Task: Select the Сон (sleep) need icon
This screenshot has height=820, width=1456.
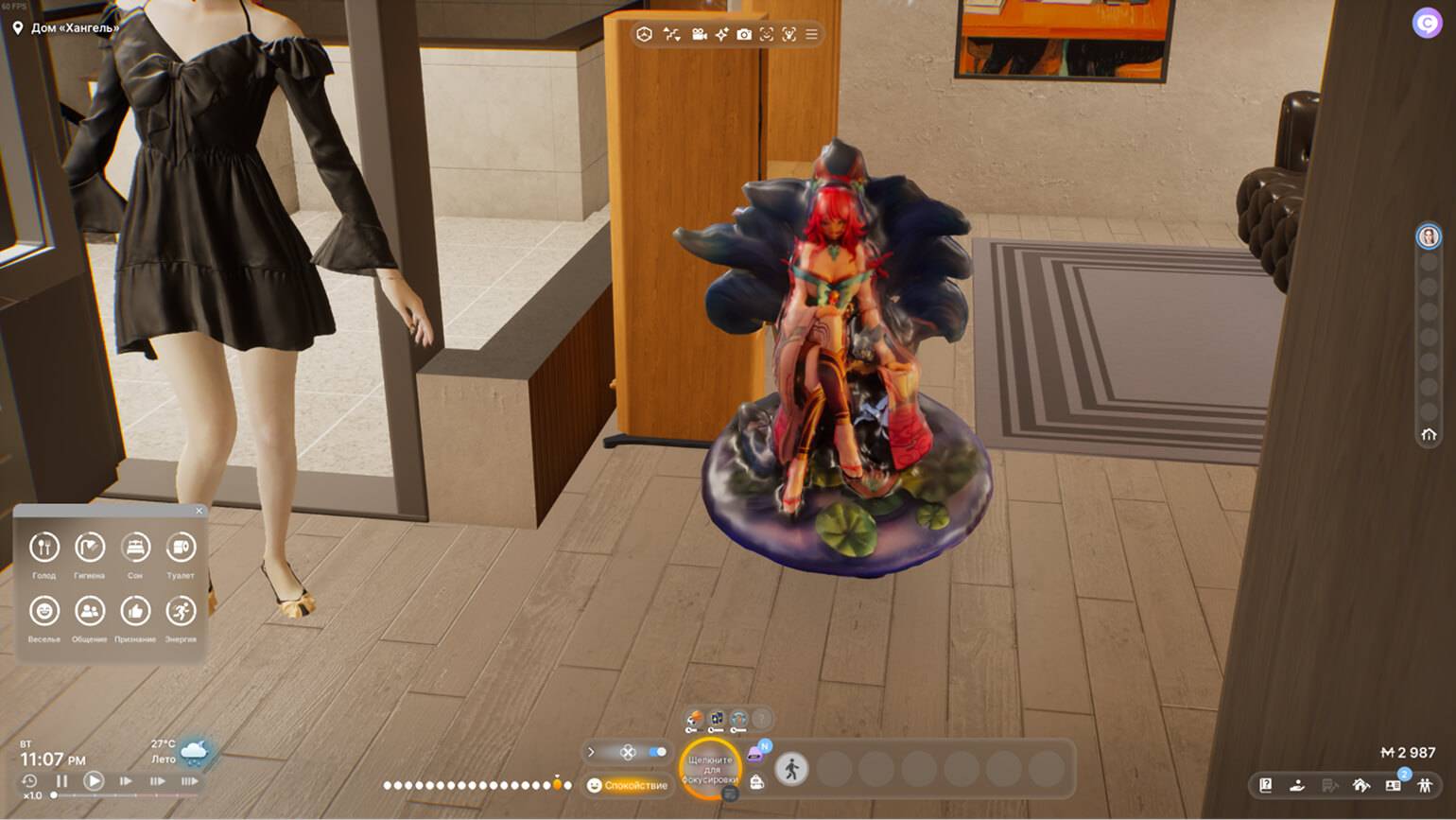Action: pyautogui.click(x=135, y=548)
